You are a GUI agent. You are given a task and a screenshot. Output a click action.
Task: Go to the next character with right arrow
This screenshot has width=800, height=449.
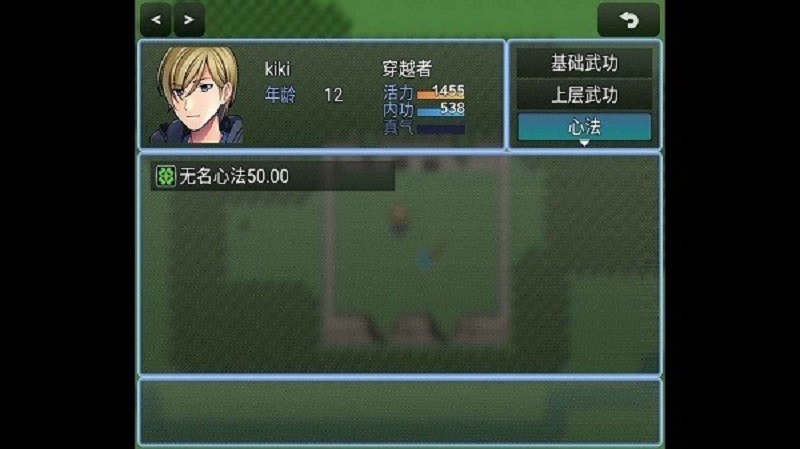pyautogui.click(x=189, y=18)
